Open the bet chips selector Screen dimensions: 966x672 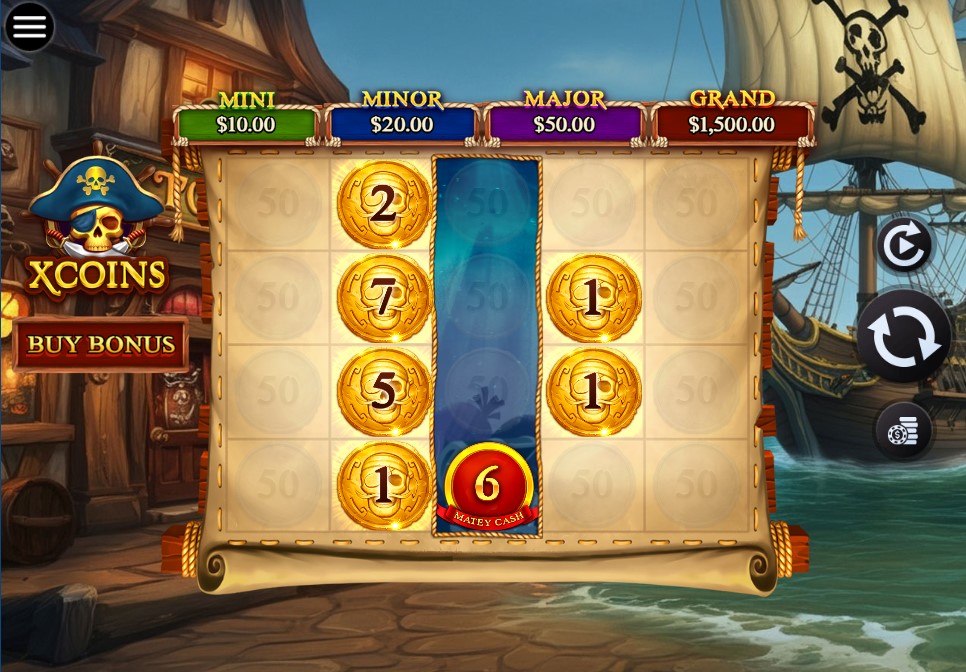point(904,431)
